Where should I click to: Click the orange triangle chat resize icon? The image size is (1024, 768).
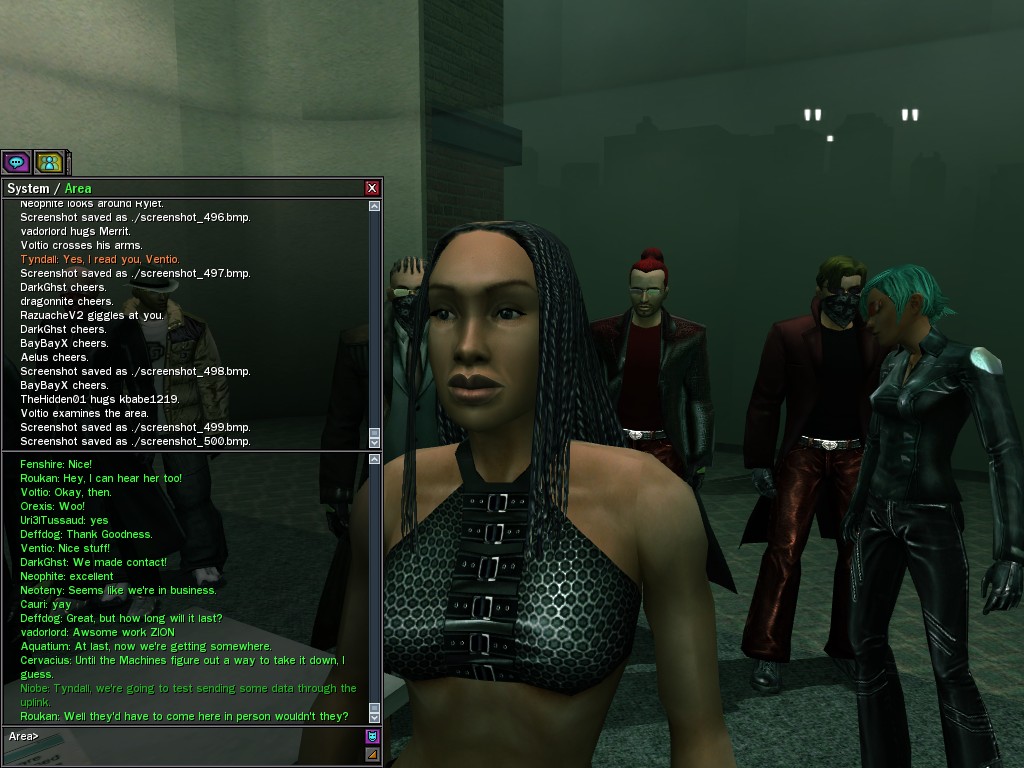(373, 755)
